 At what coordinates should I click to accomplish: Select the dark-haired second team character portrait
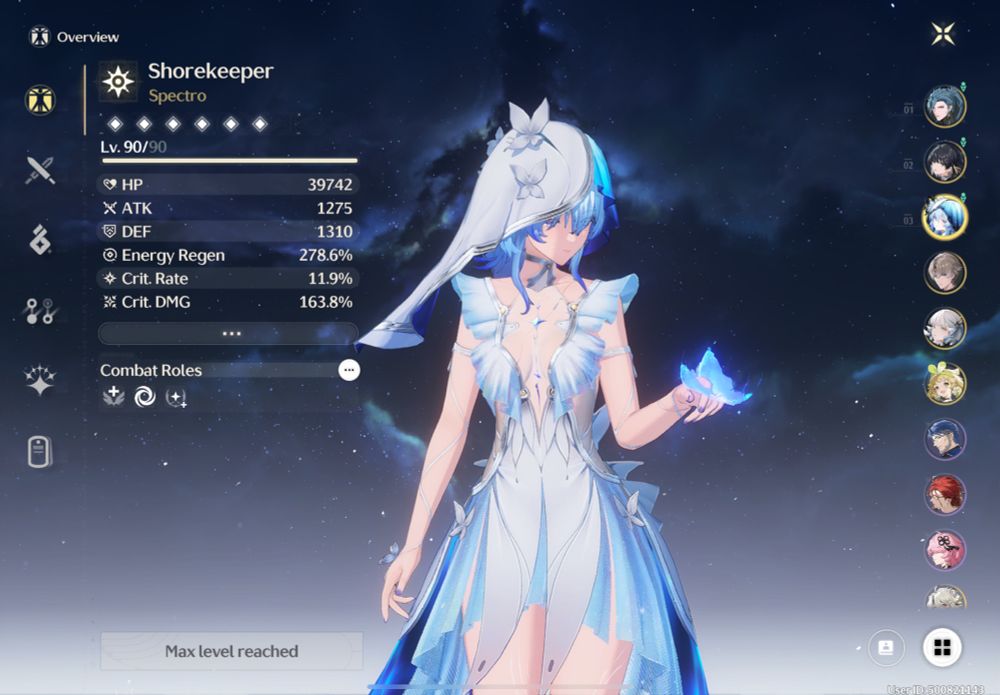pos(944,161)
